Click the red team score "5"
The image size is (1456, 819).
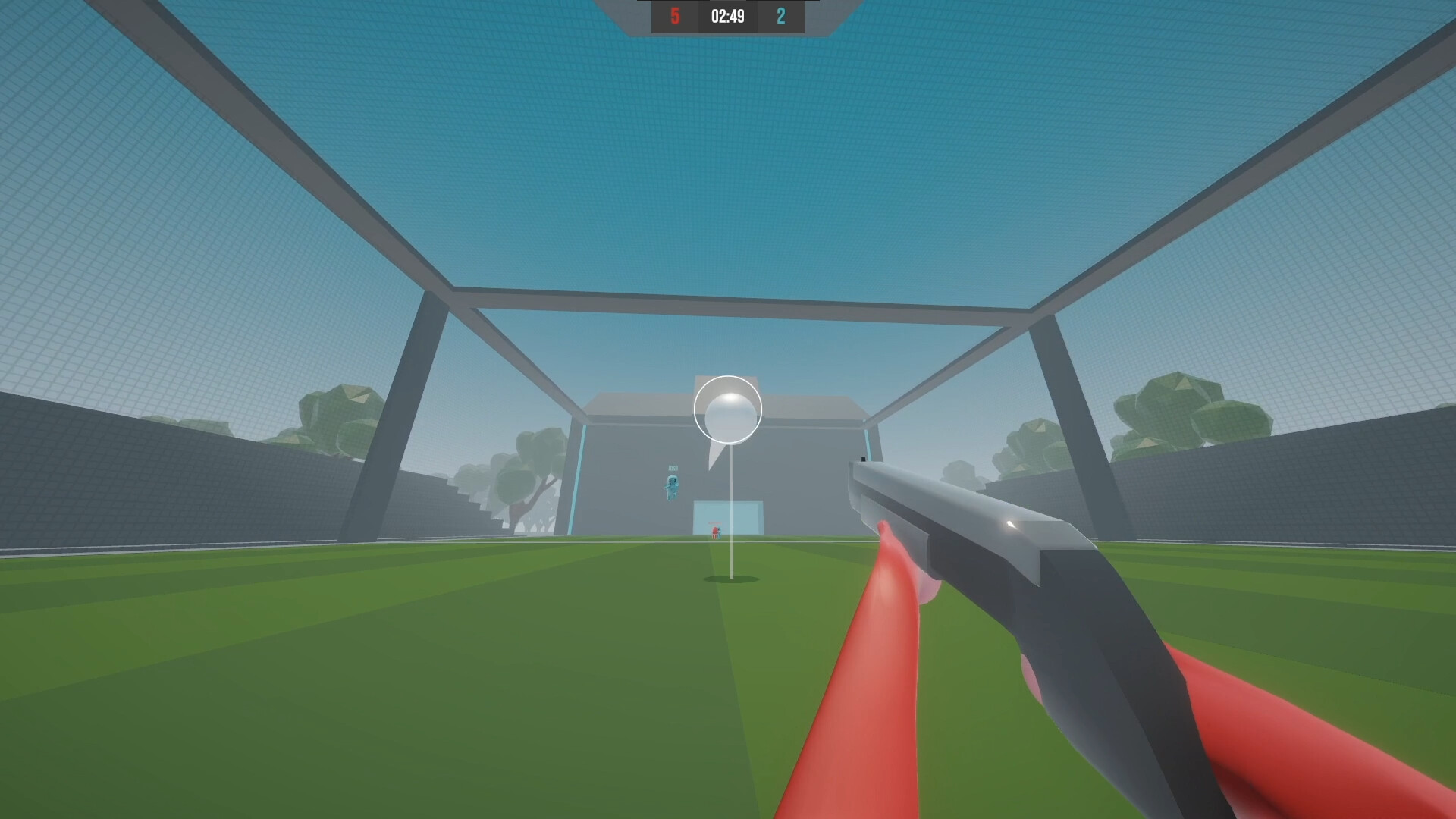tap(675, 17)
